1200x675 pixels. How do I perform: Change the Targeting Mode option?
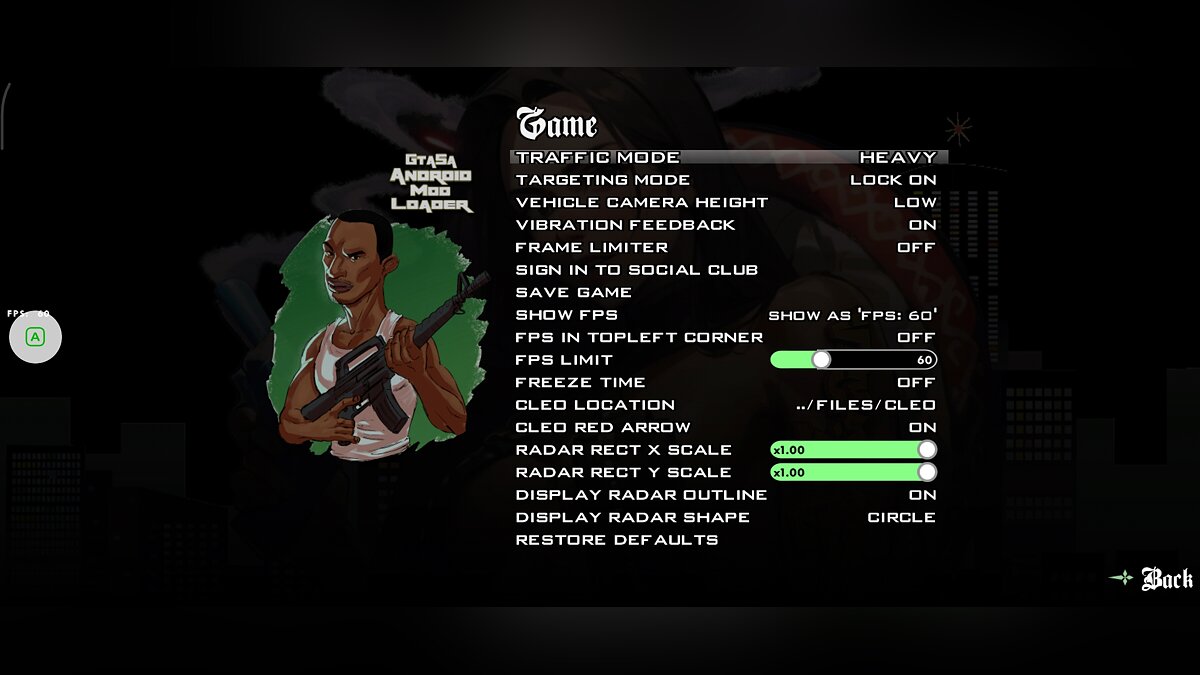[x=727, y=180]
